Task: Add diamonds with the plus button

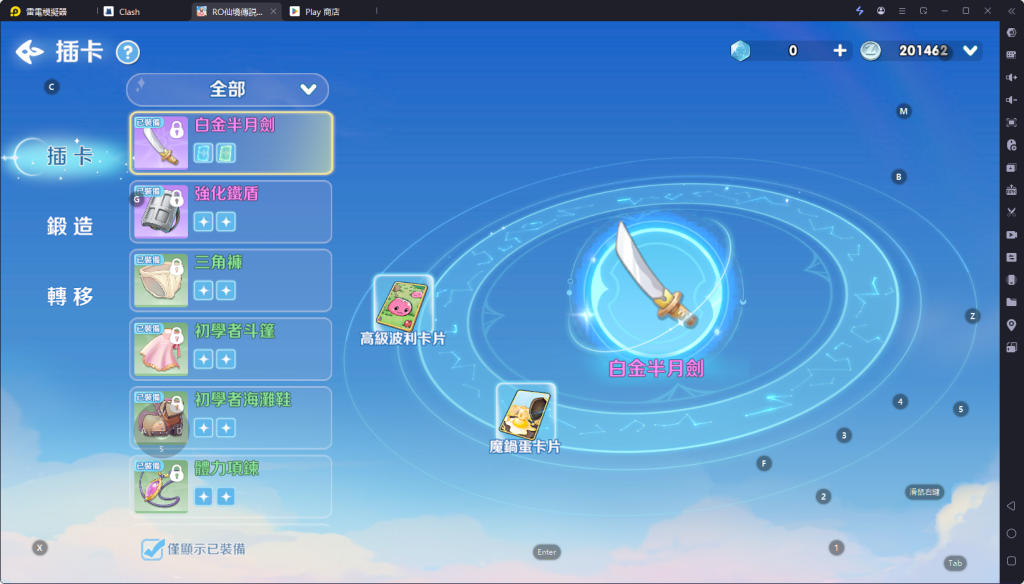Action: point(839,50)
